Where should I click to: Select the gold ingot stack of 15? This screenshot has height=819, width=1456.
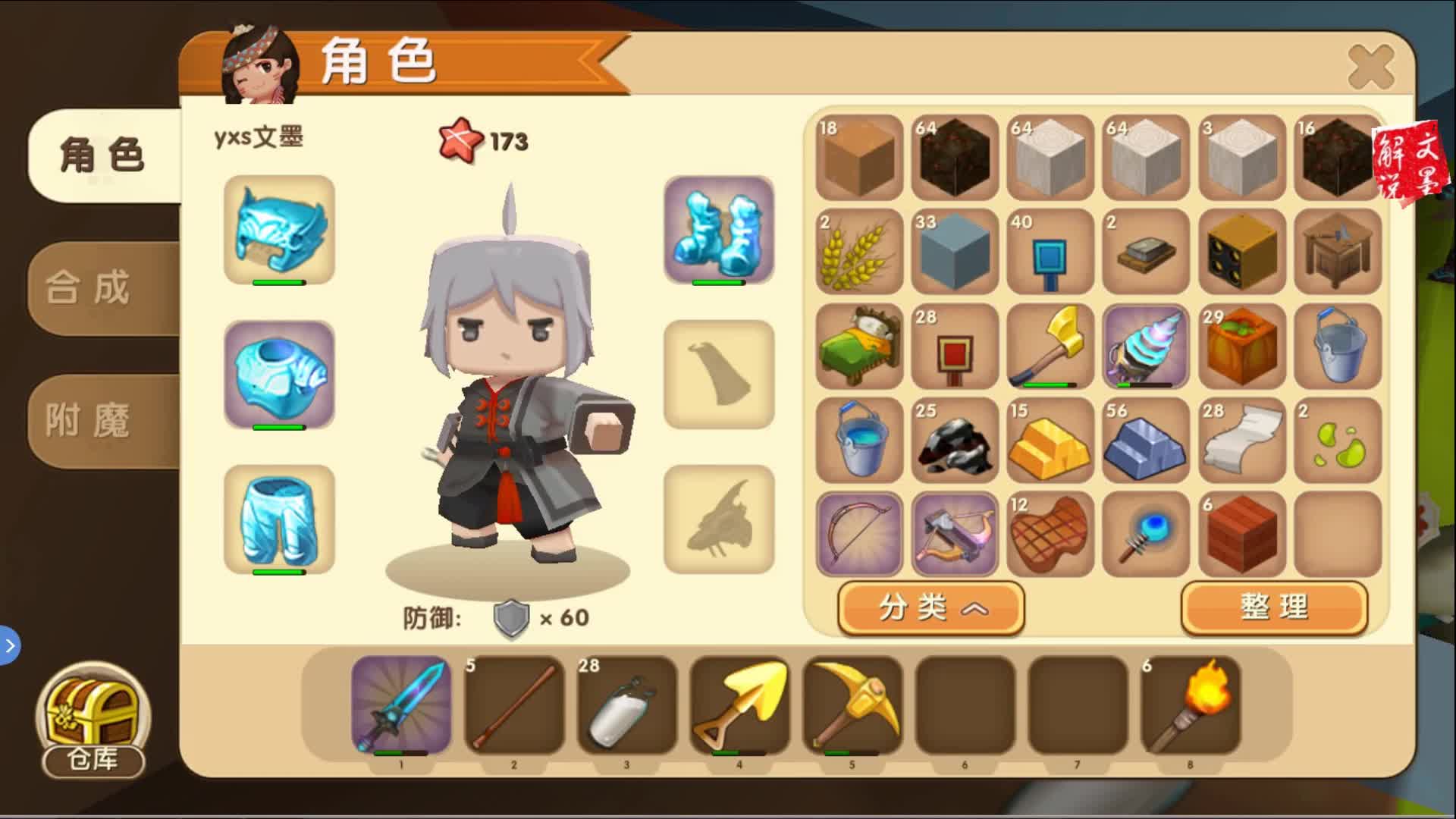(x=1050, y=441)
